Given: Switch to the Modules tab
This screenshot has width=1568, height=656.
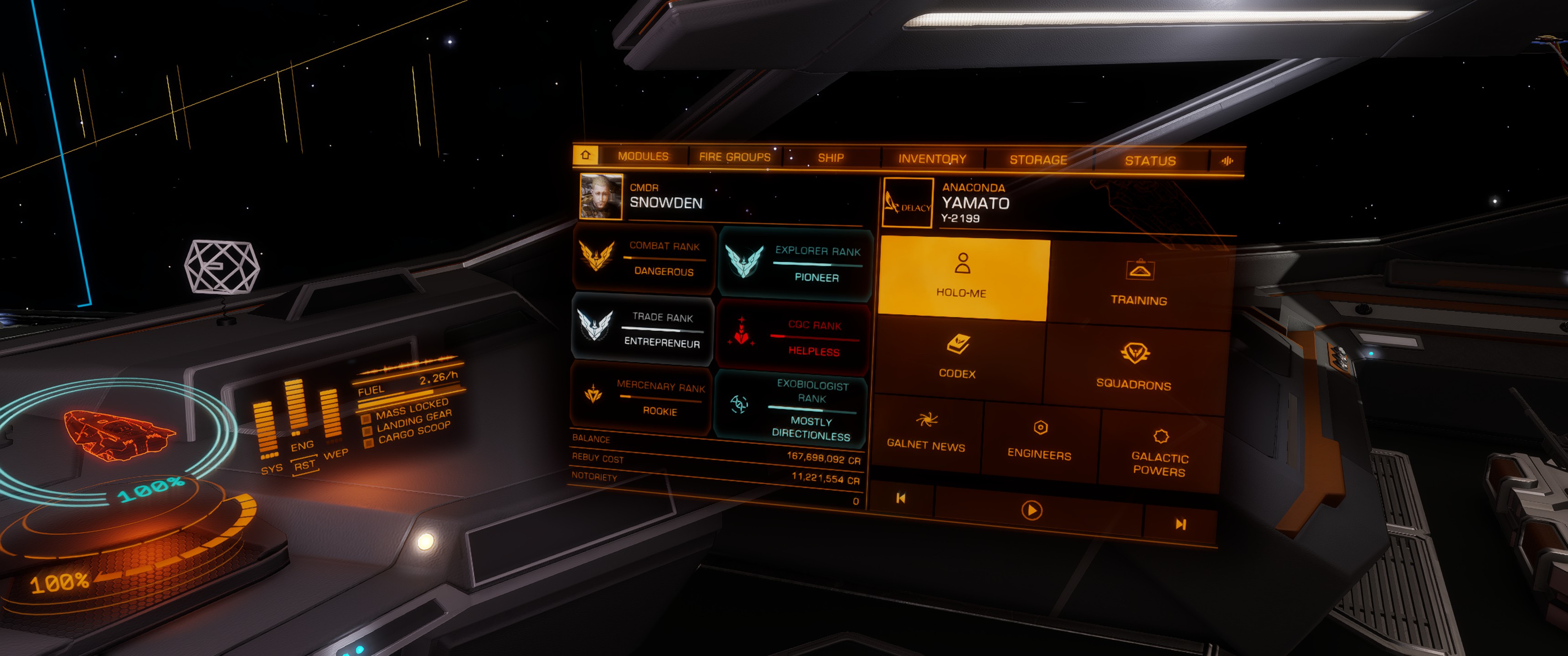Looking at the screenshot, I should [x=643, y=156].
